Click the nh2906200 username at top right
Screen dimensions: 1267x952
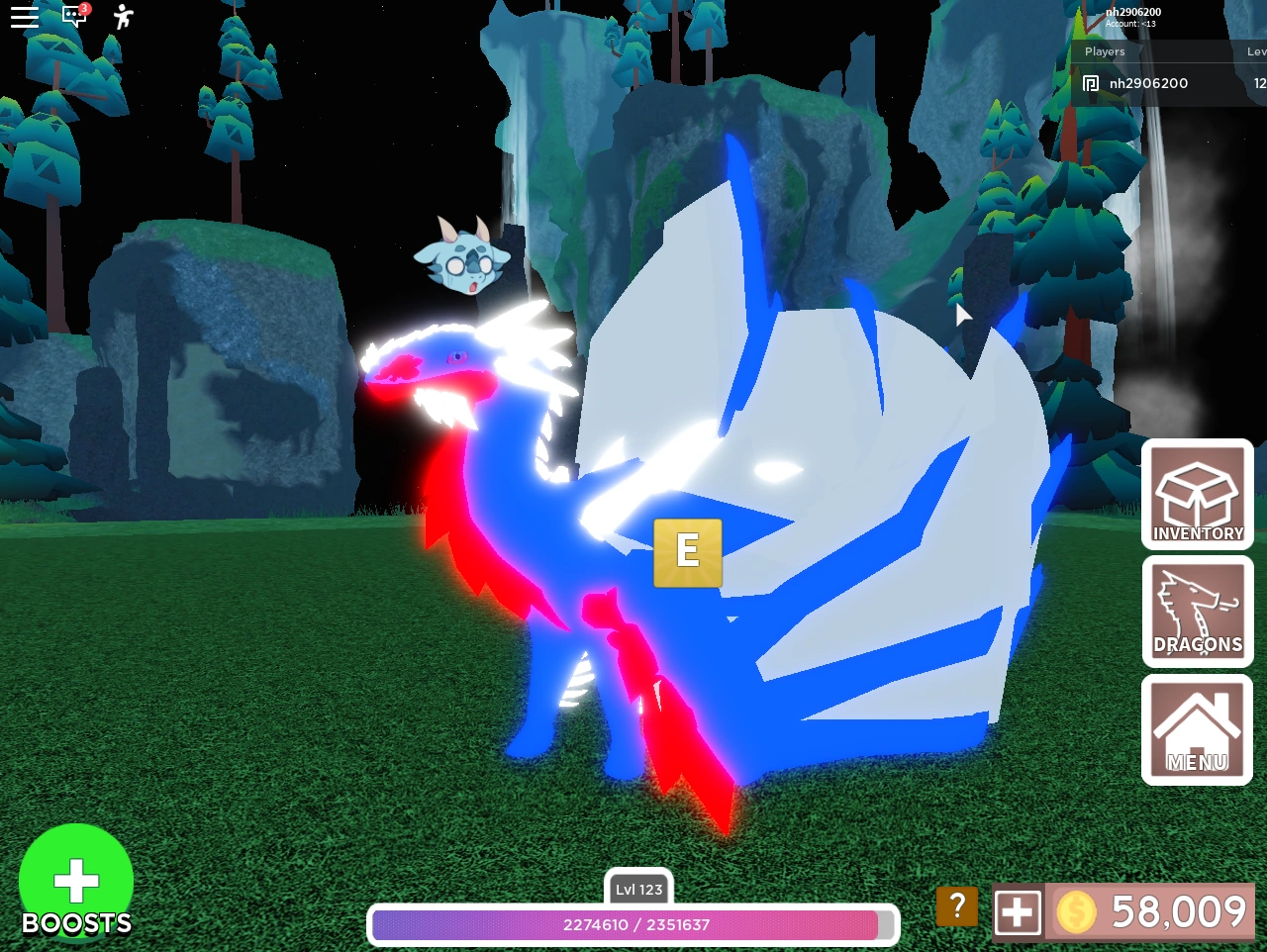pyautogui.click(x=1132, y=12)
